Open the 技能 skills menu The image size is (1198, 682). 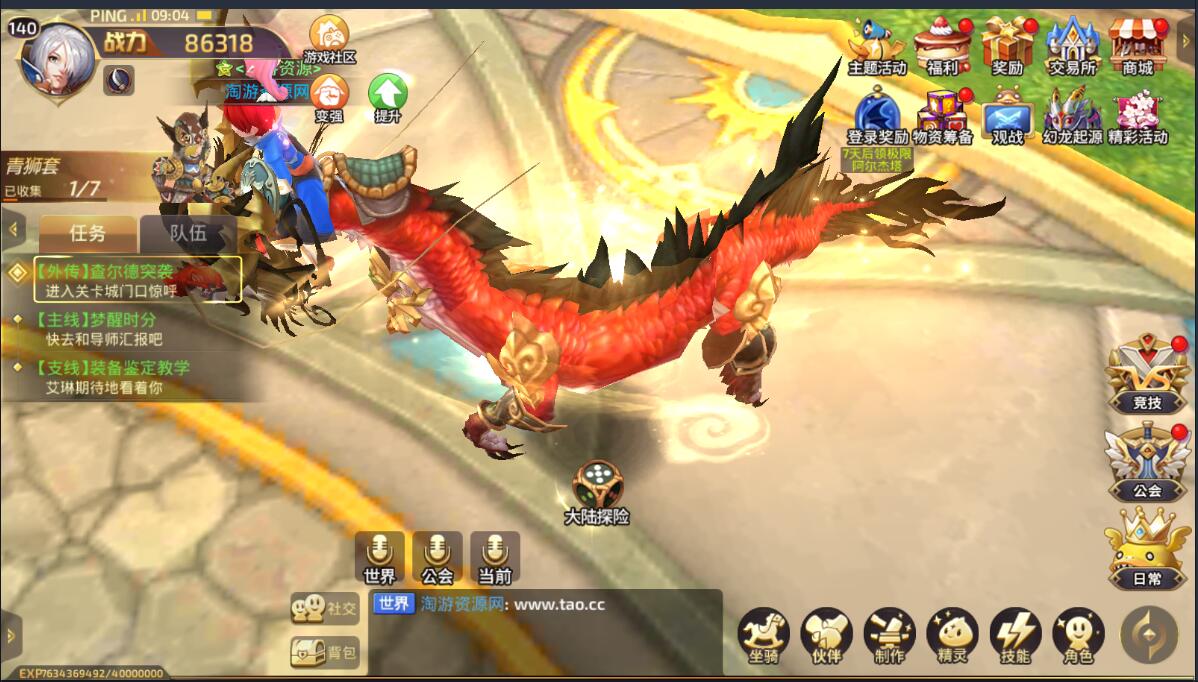pos(1015,636)
